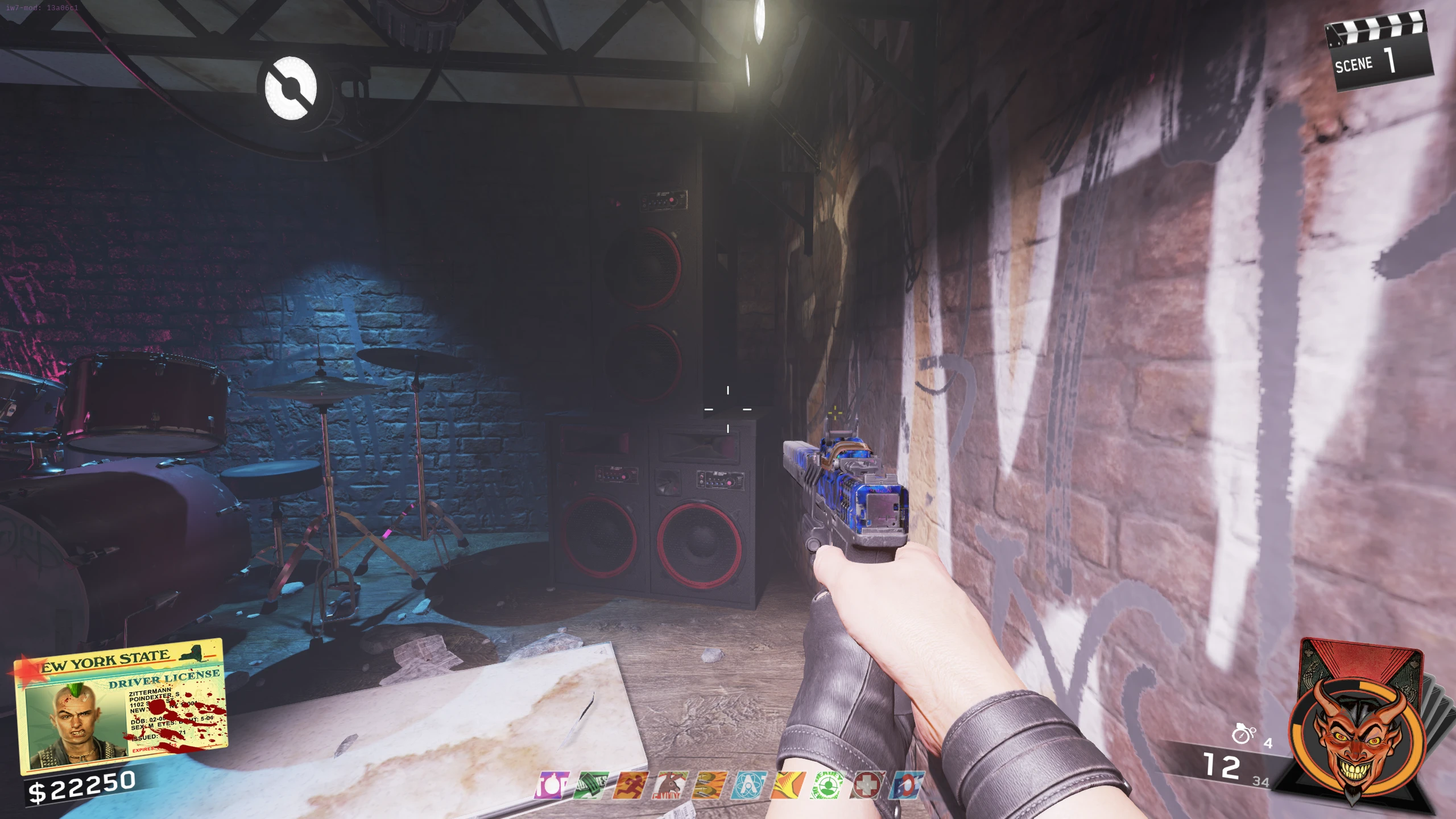Click the Bang Bangs bullets perk icon
The height and width of the screenshot is (819, 1456).
pos(709,786)
